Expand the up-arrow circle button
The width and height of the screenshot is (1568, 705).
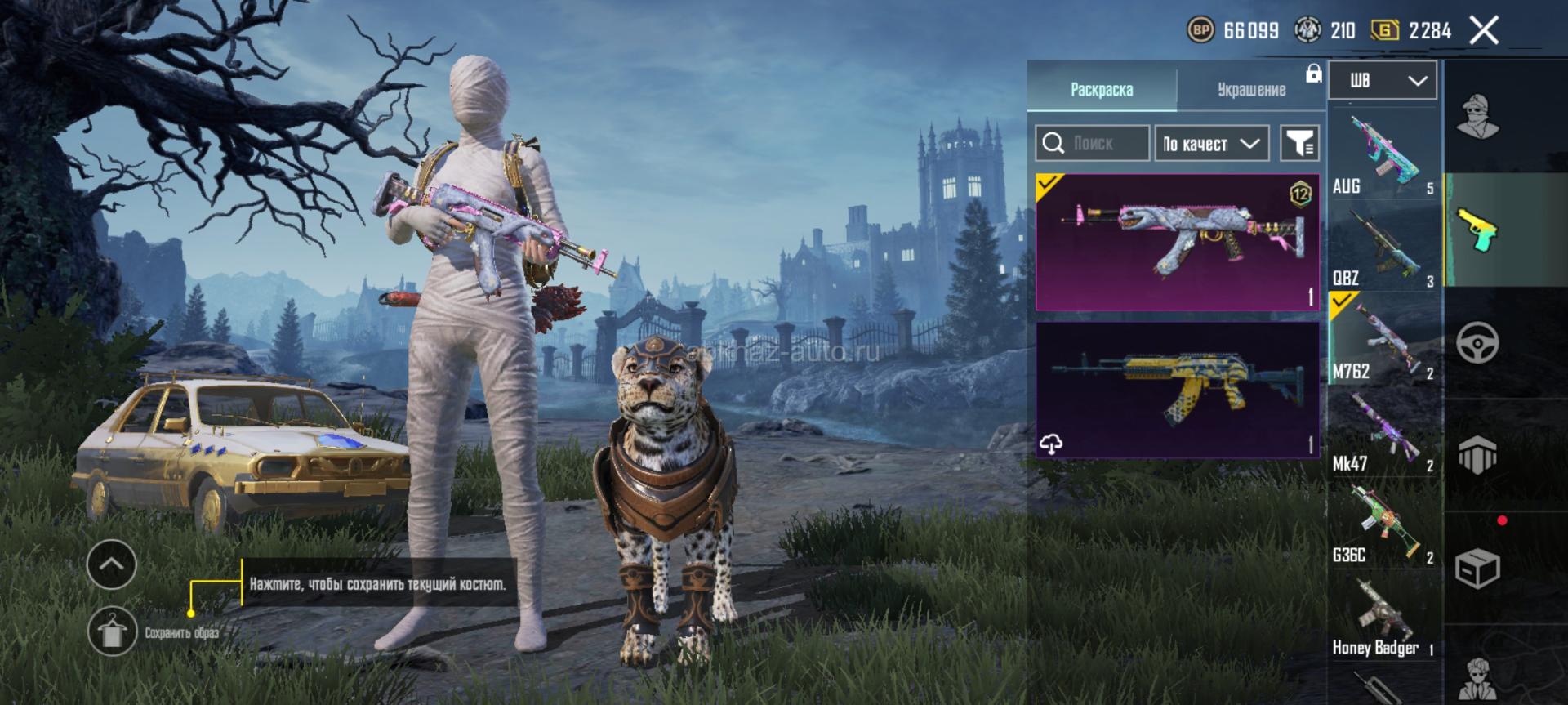pos(112,564)
